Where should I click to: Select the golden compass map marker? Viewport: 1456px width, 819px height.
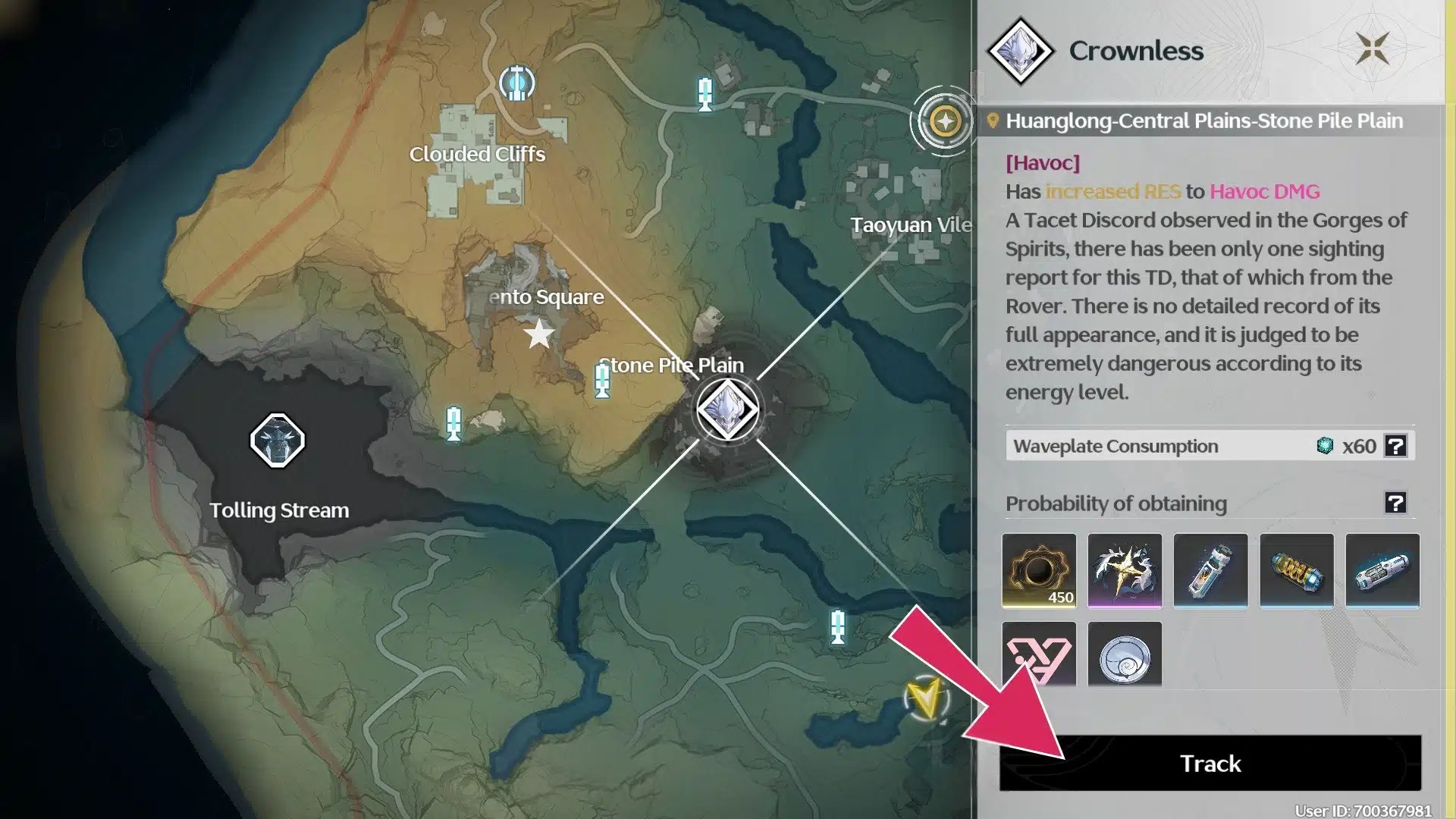945,121
